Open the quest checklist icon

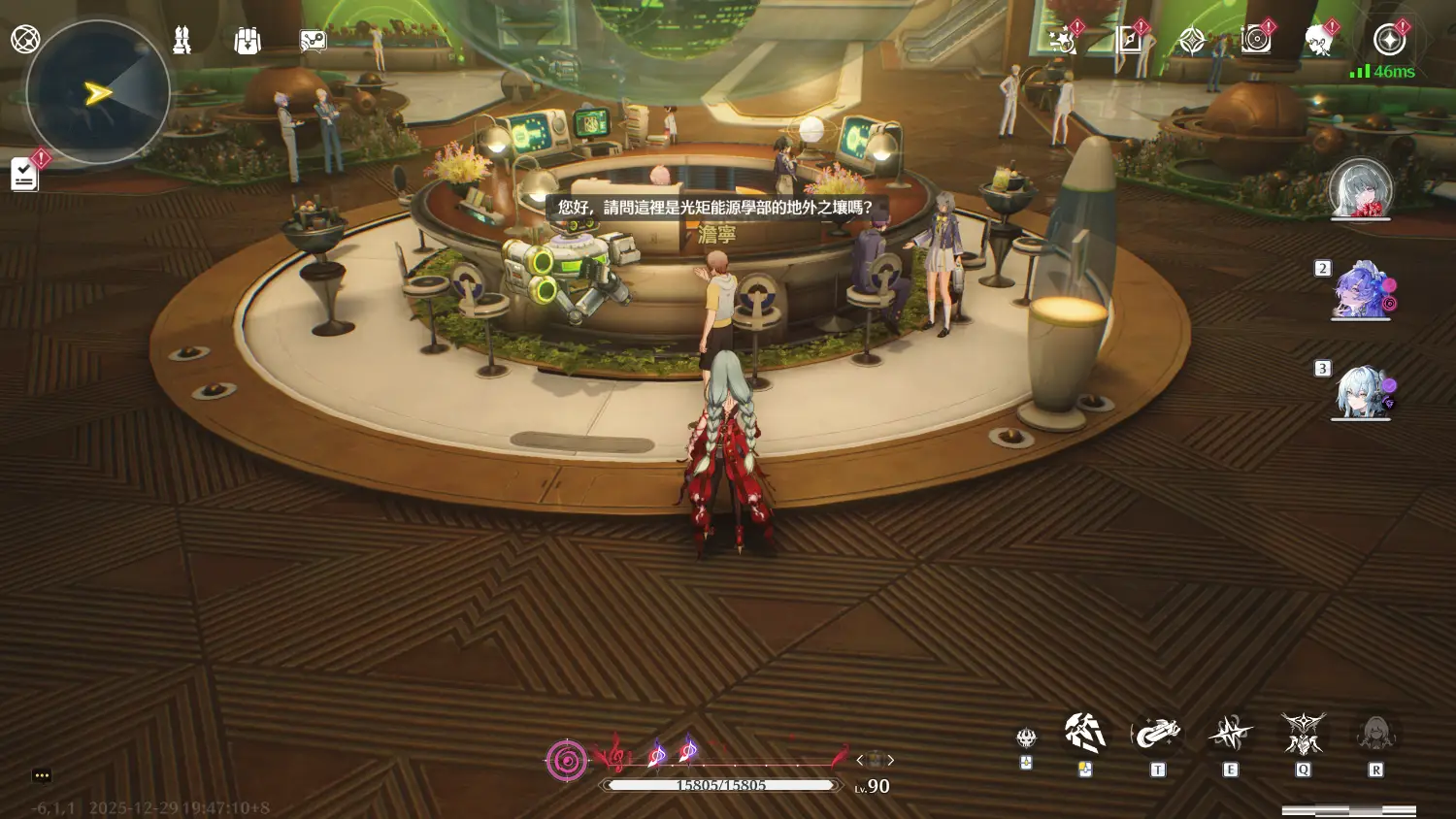24,175
